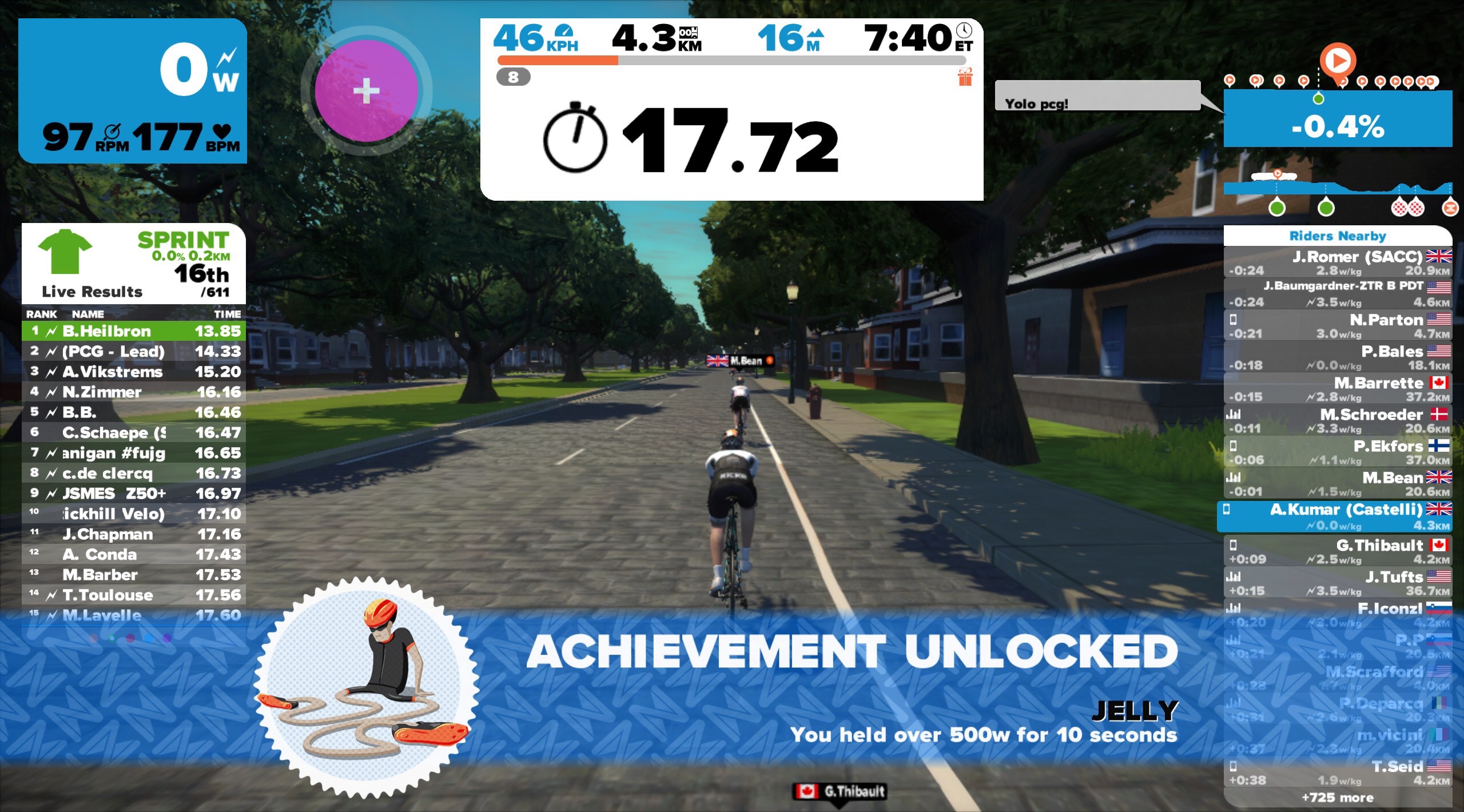The height and width of the screenshot is (812, 1464).
Task: Click J.Chapman's sprint leaderboard row
Action: click(134, 534)
